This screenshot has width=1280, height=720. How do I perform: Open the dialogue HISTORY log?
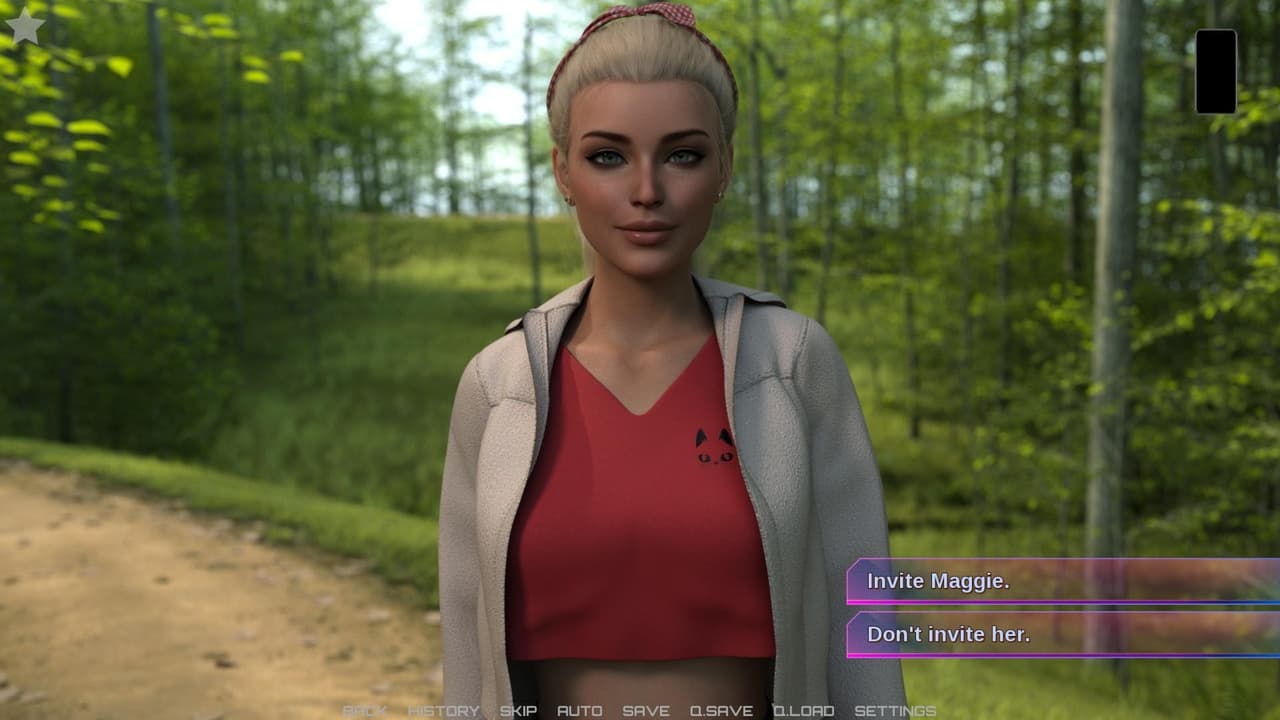(x=443, y=711)
